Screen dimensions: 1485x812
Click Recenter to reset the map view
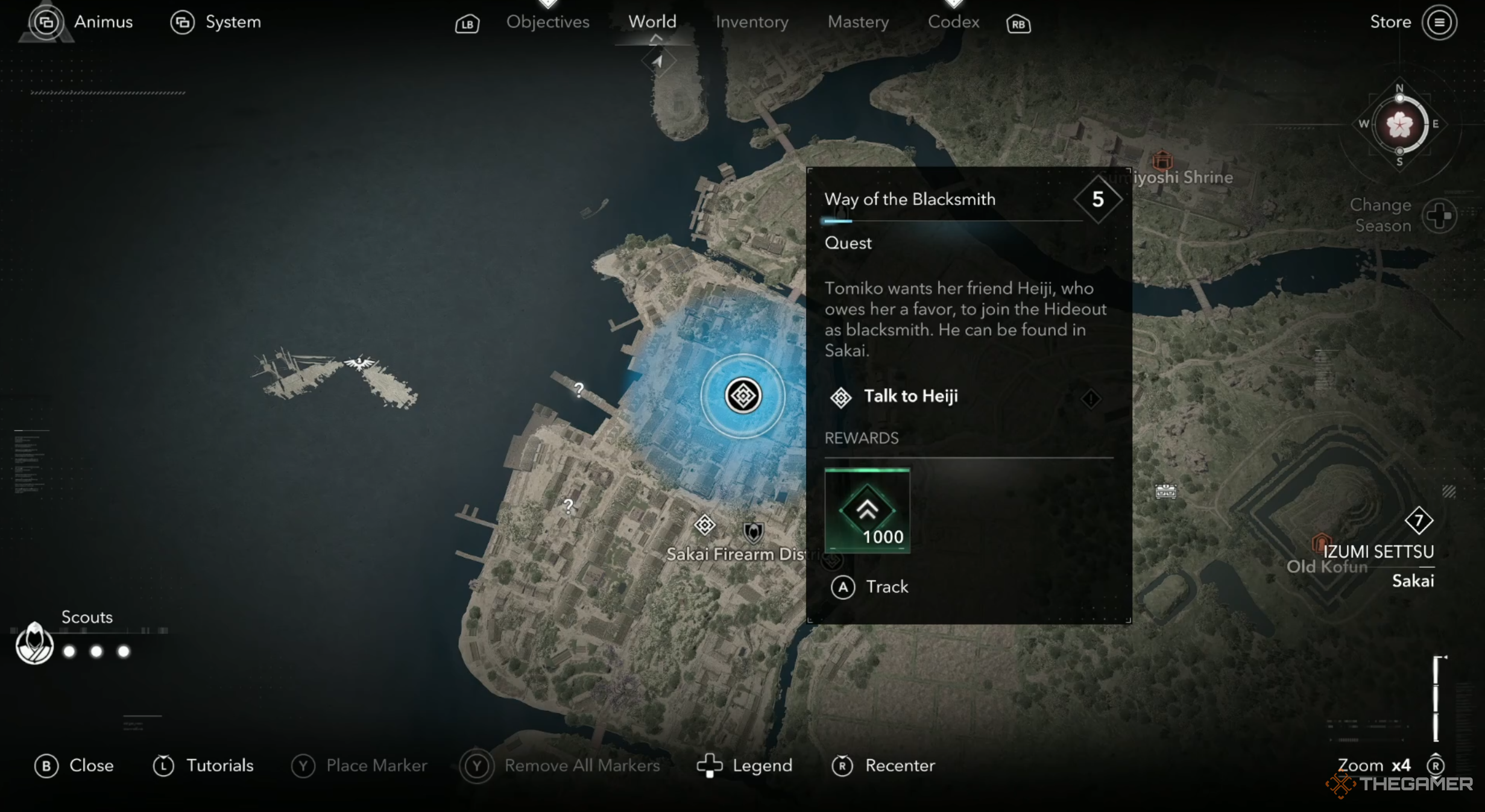point(884,766)
